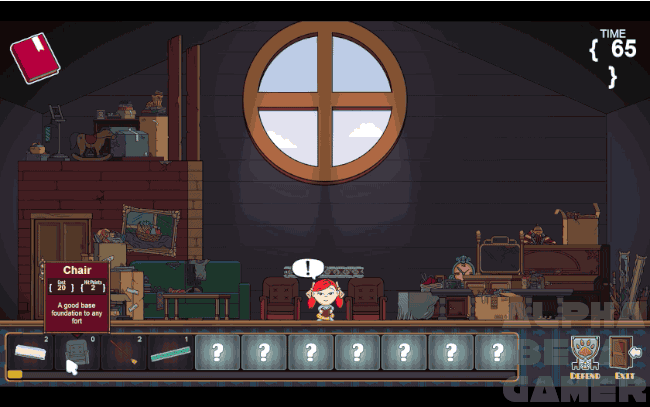
Task: Select the broom inventory slot
Action: pyautogui.click(x=124, y=353)
